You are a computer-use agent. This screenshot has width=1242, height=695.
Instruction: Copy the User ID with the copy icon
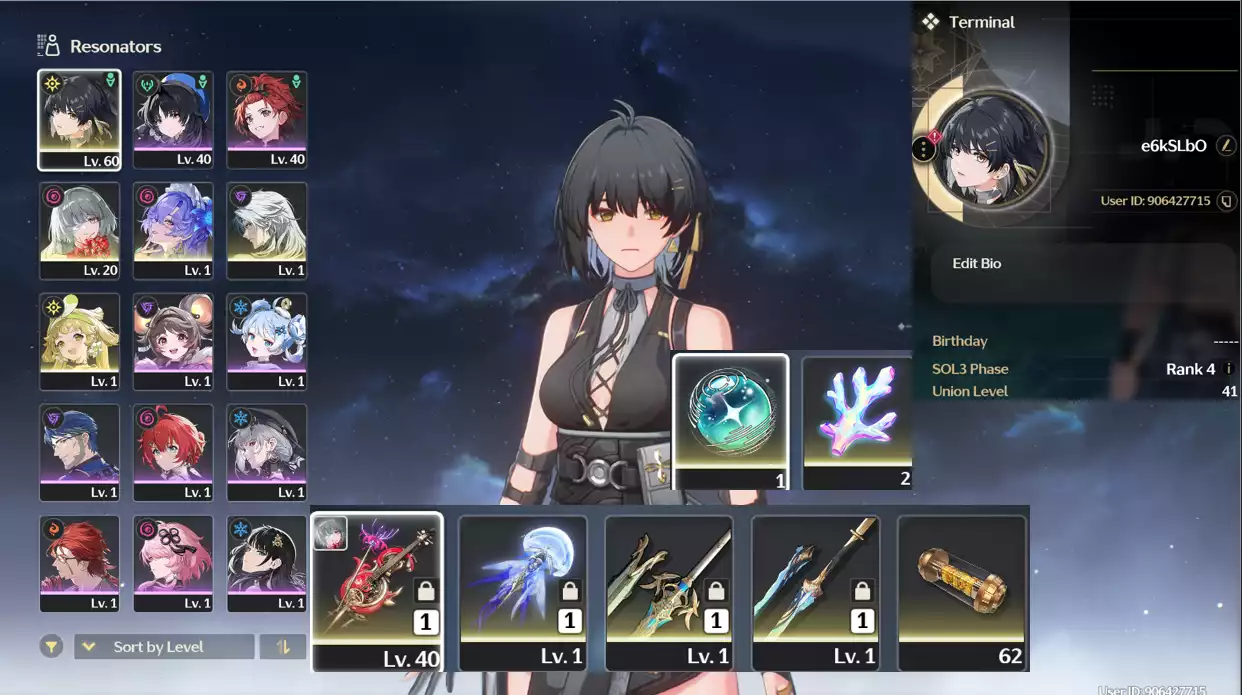1225,201
